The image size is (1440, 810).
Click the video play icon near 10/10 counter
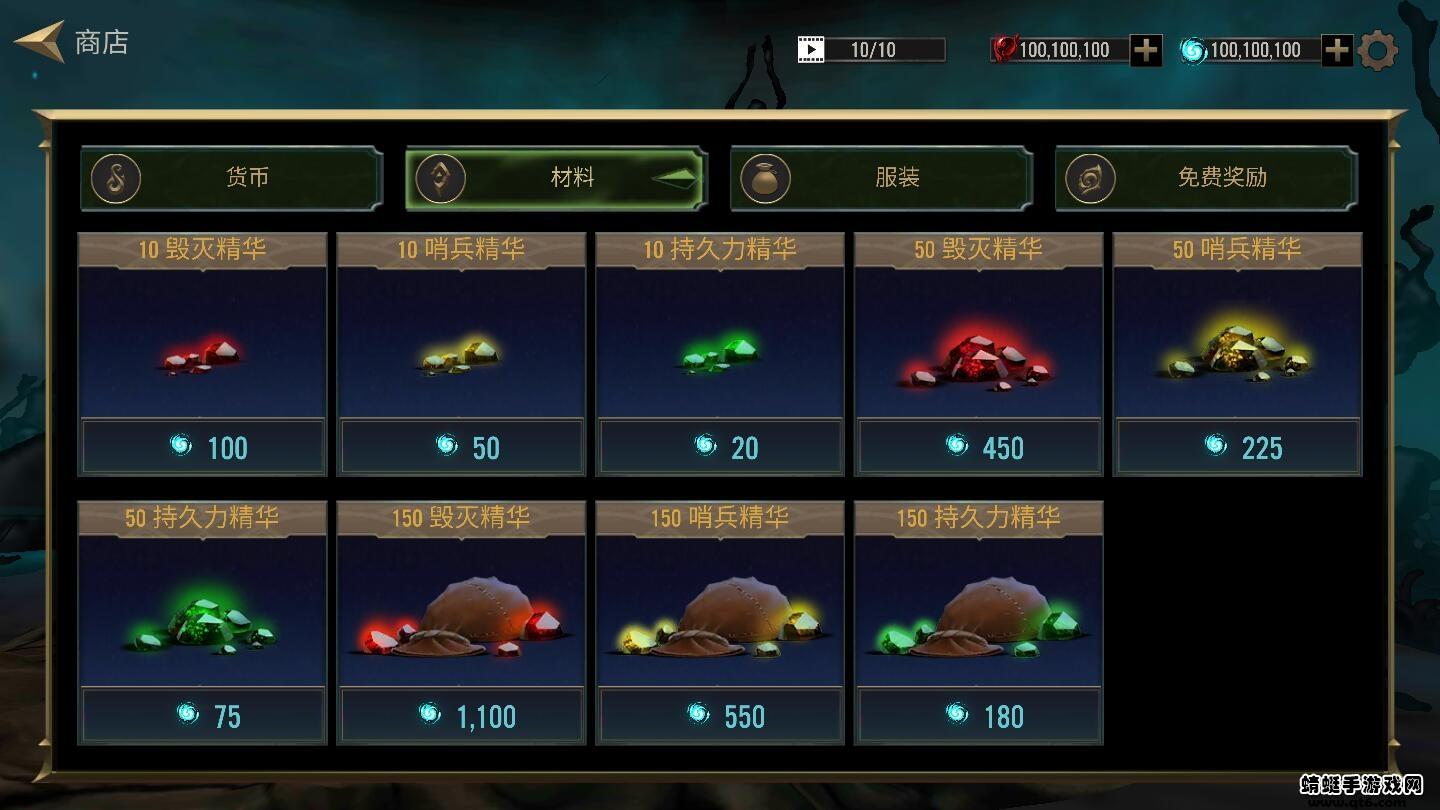pyautogui.click(x=810, y=48)
